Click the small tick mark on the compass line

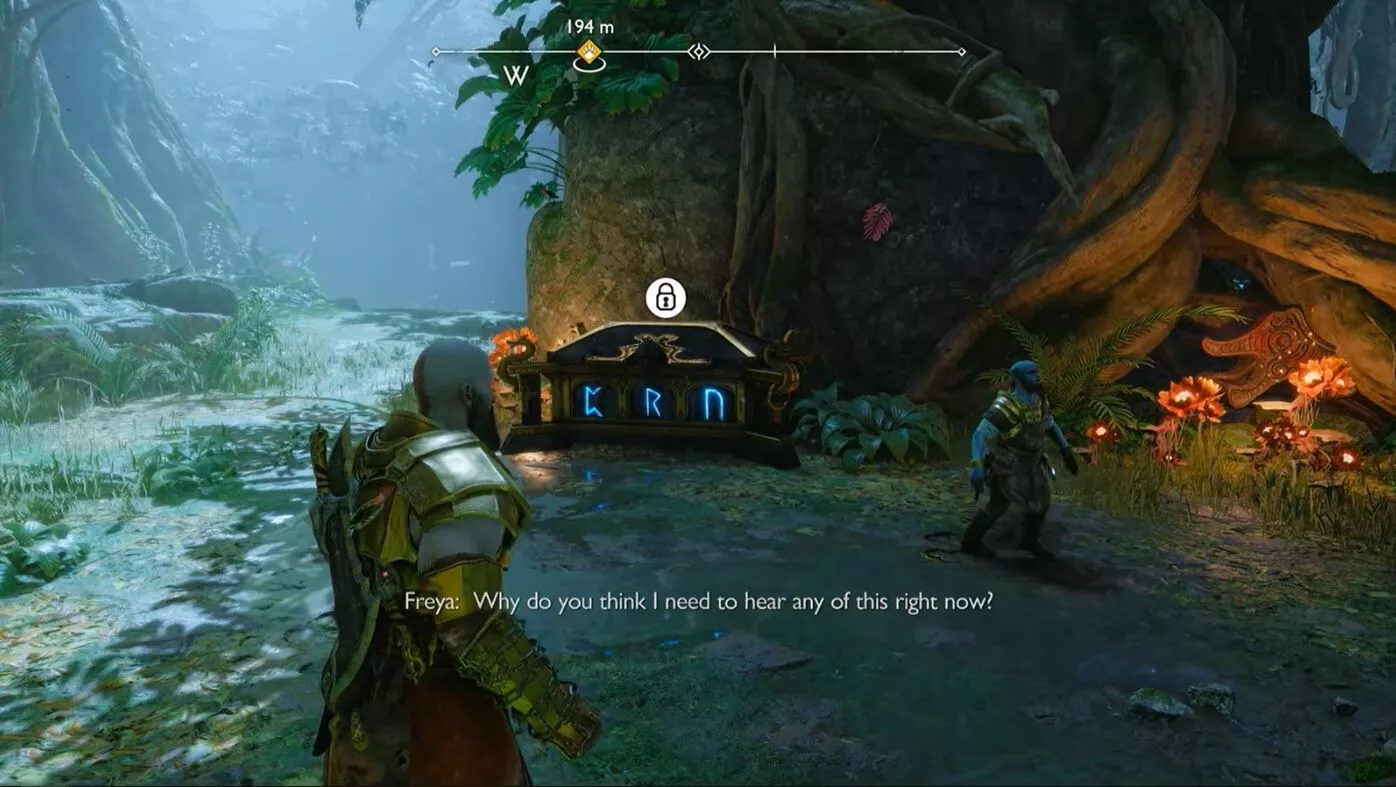pyautogui.click(x=775, y=49)
